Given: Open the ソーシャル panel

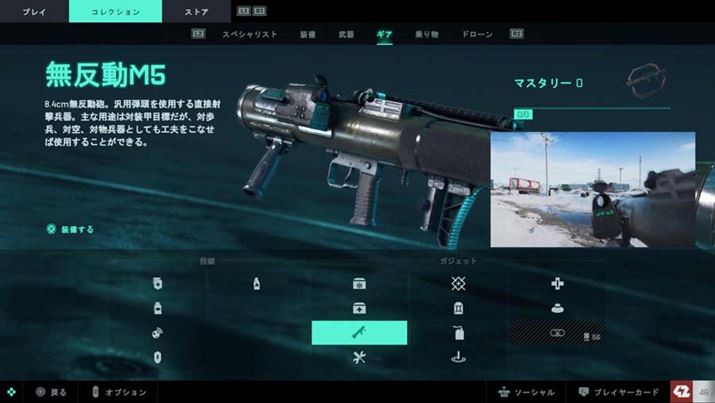Looking at the screenshot, I should pyautogui.click(x=525, y=392).
